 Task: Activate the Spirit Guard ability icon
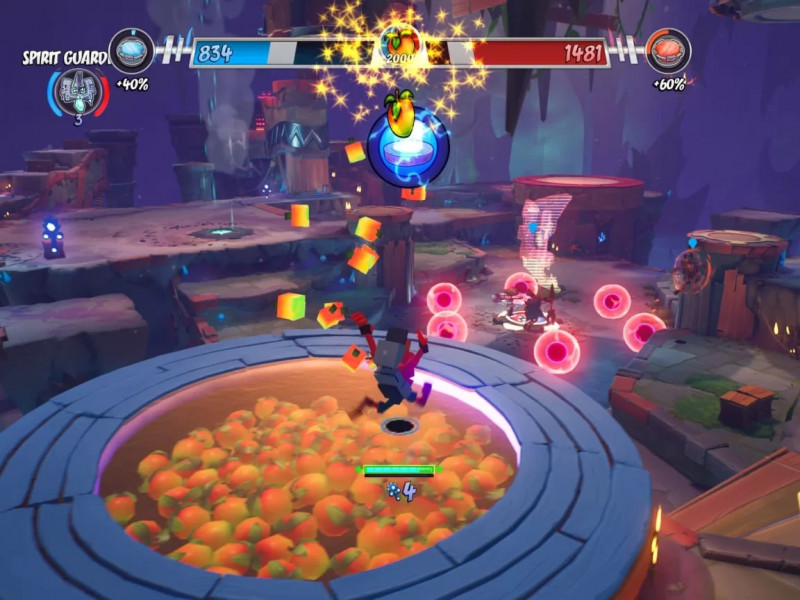75,91
